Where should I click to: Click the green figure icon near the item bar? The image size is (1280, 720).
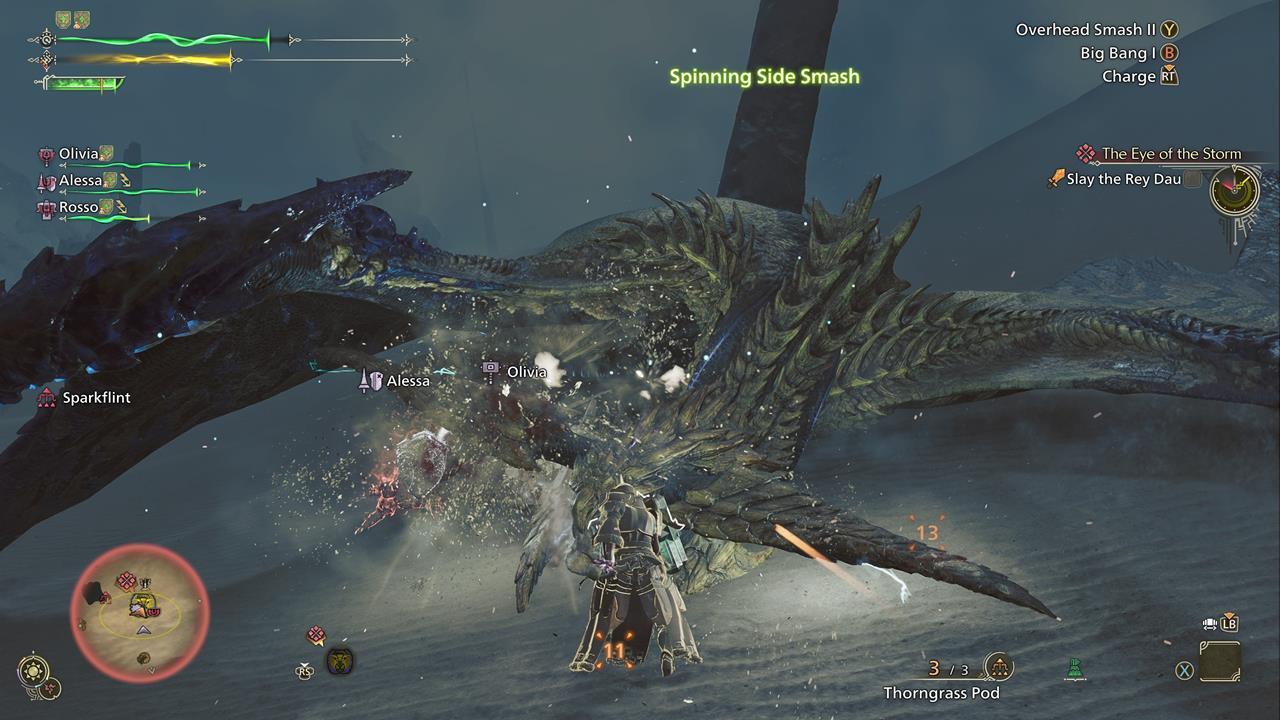pos(1075,668)
